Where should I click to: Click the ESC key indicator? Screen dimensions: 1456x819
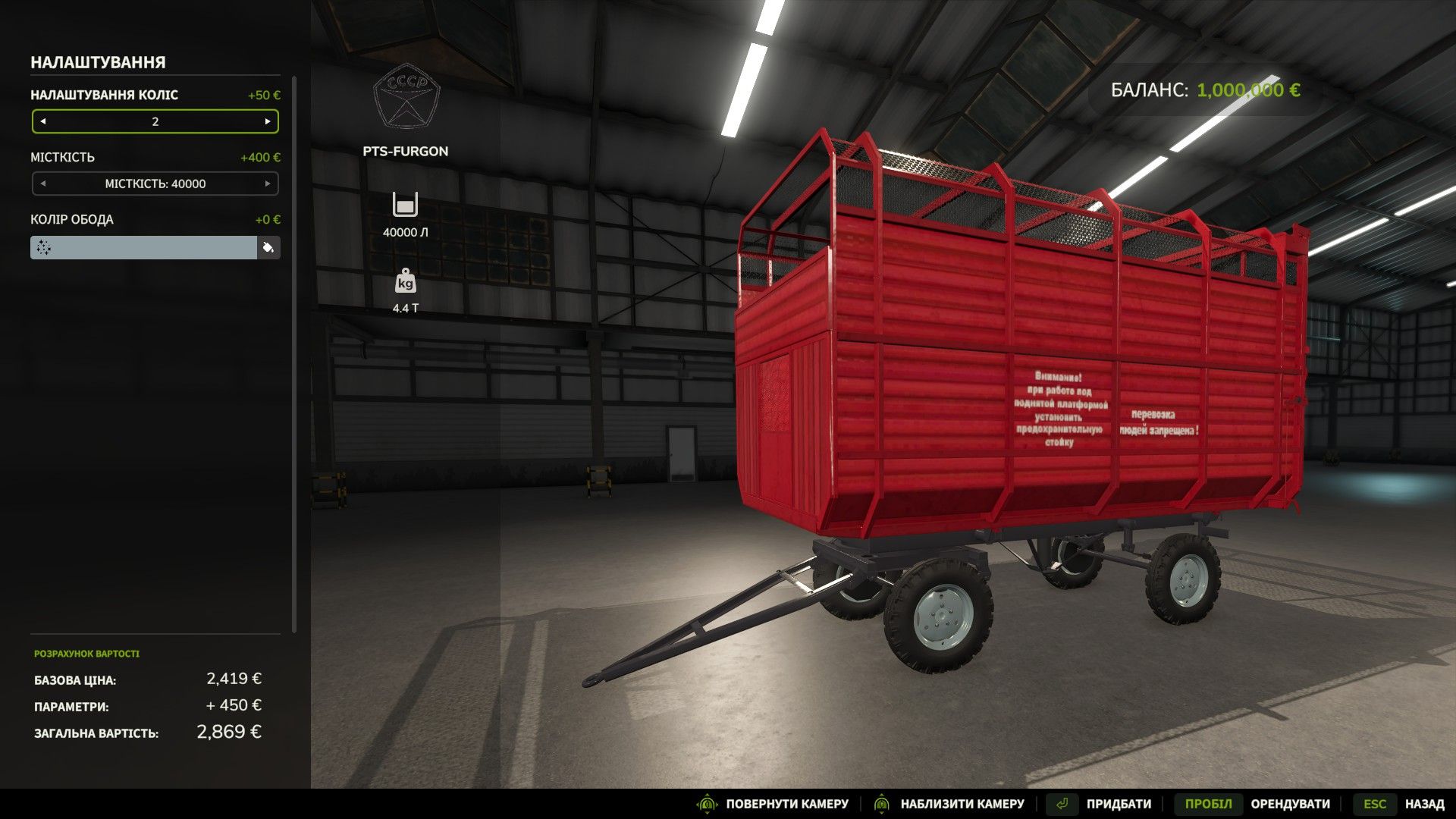pos(1376,803)
